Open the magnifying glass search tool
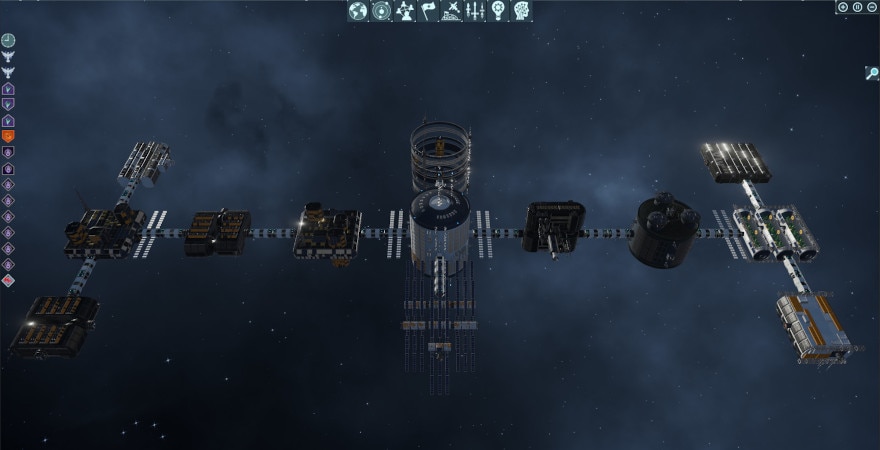Viewport: 880px width, 450px height. click(x=872, y=73)
